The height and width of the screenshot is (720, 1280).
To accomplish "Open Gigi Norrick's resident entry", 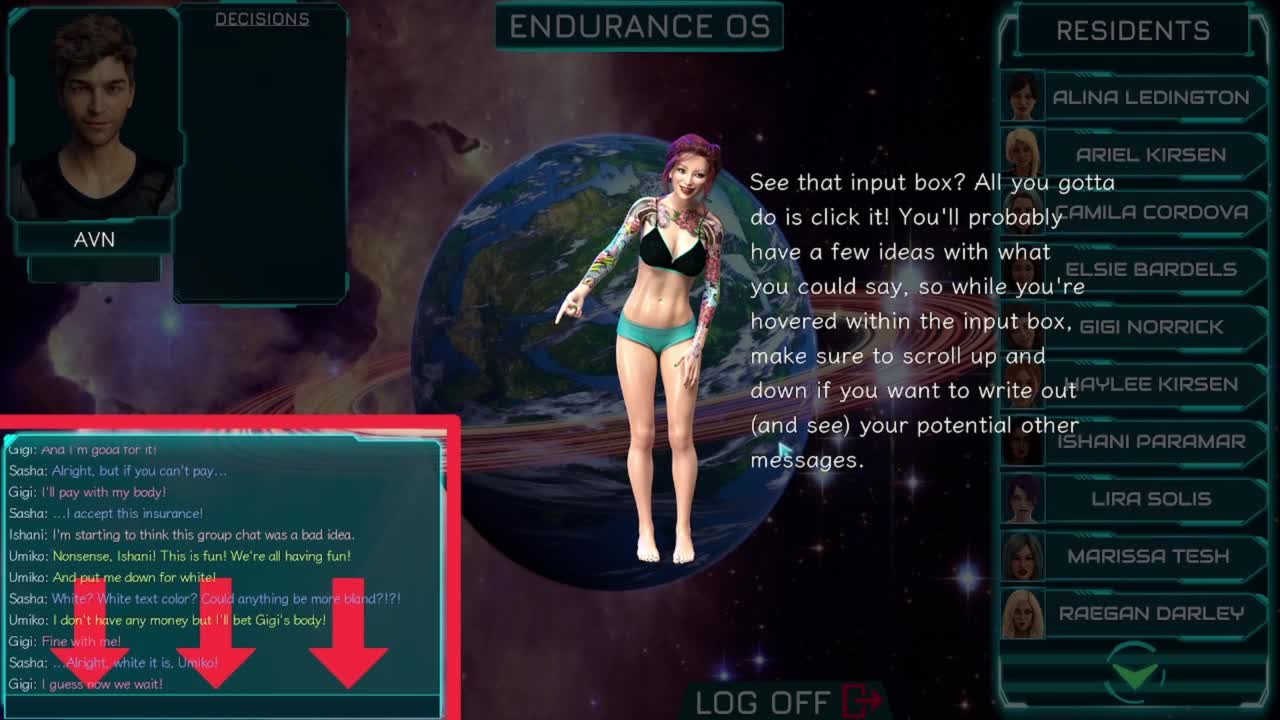I will 1150,327.
